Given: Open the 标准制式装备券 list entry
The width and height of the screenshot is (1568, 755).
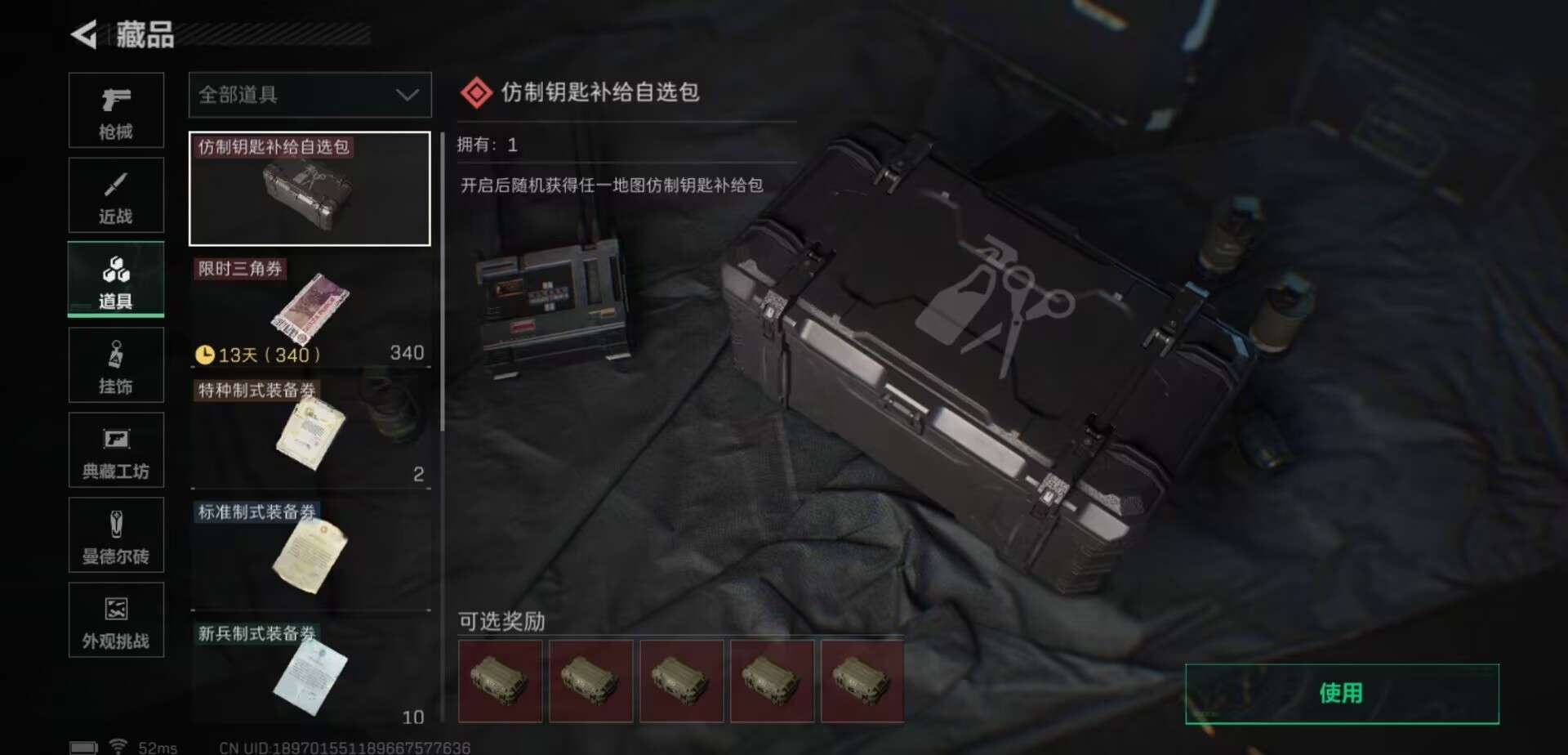Looking at the screenshot, I should [310, 547].
